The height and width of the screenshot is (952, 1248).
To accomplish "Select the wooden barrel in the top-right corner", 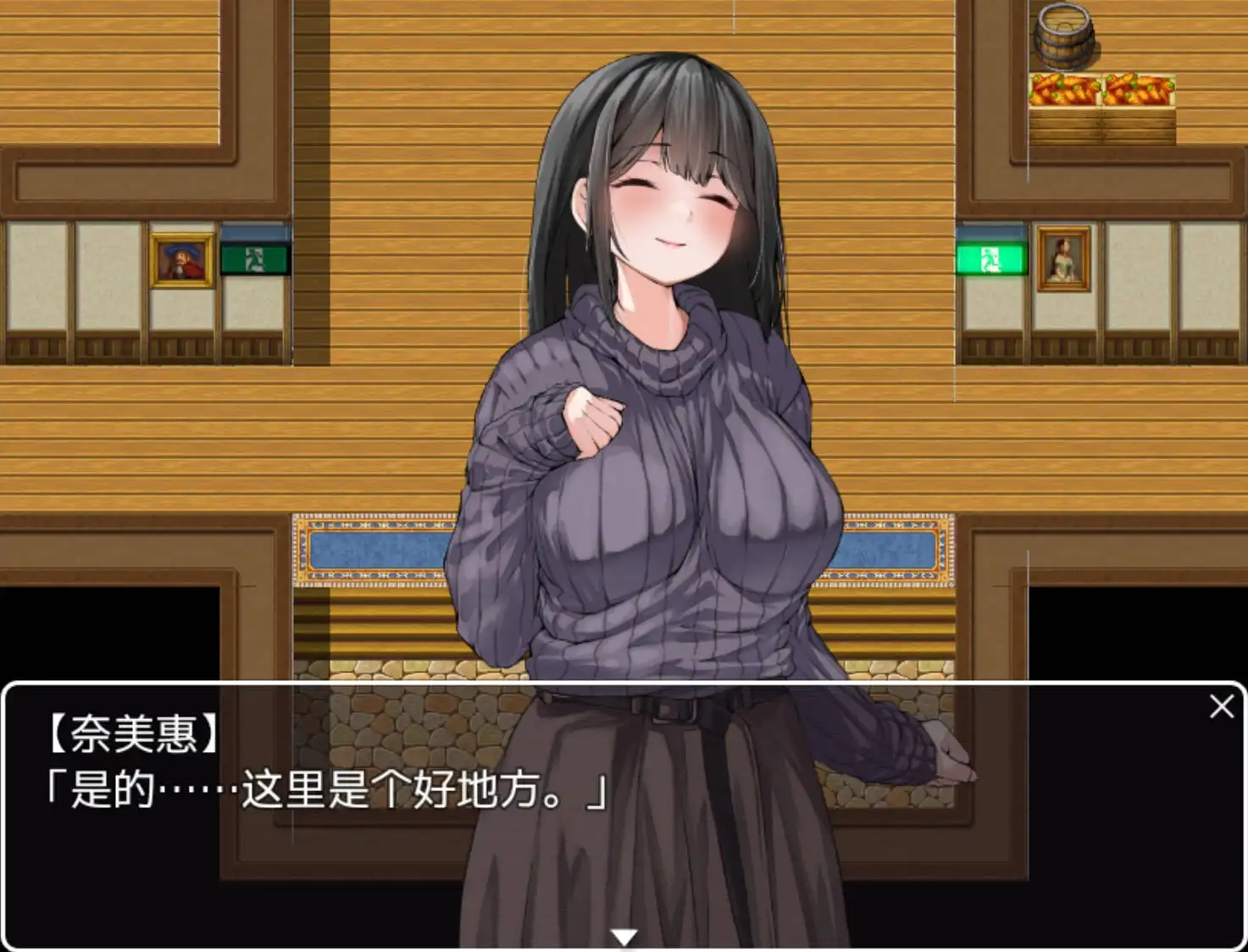I will click(x=1063, y=34).
